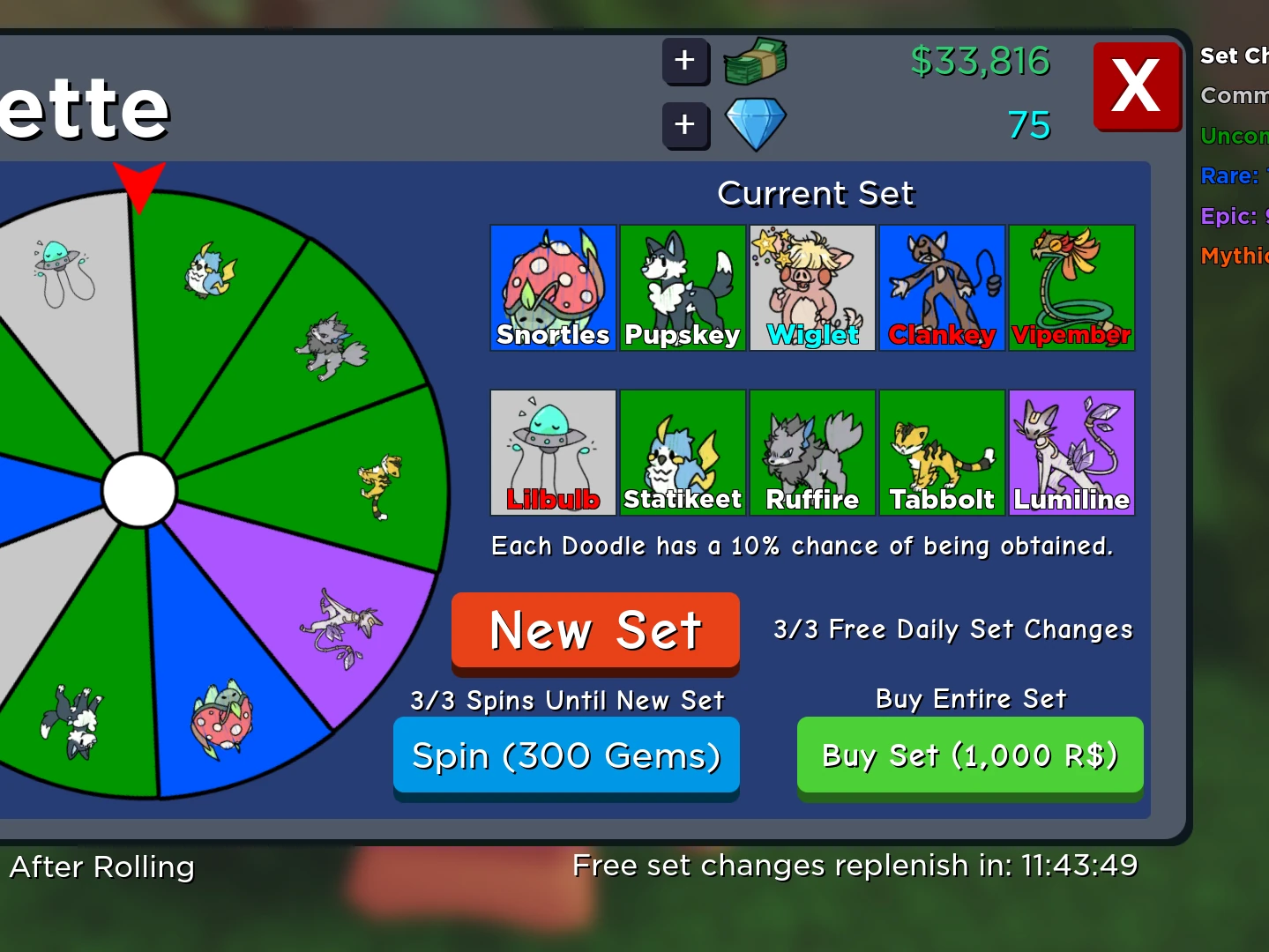
Task: Click the Clankey thumbnail
Action: (x=941, y=287)
